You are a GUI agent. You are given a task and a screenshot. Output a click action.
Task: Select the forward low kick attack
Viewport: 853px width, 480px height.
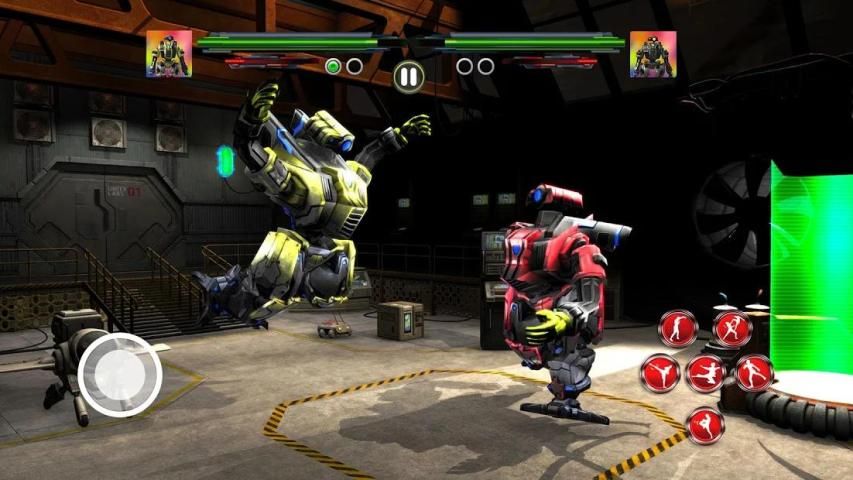[x=754, y=373]
